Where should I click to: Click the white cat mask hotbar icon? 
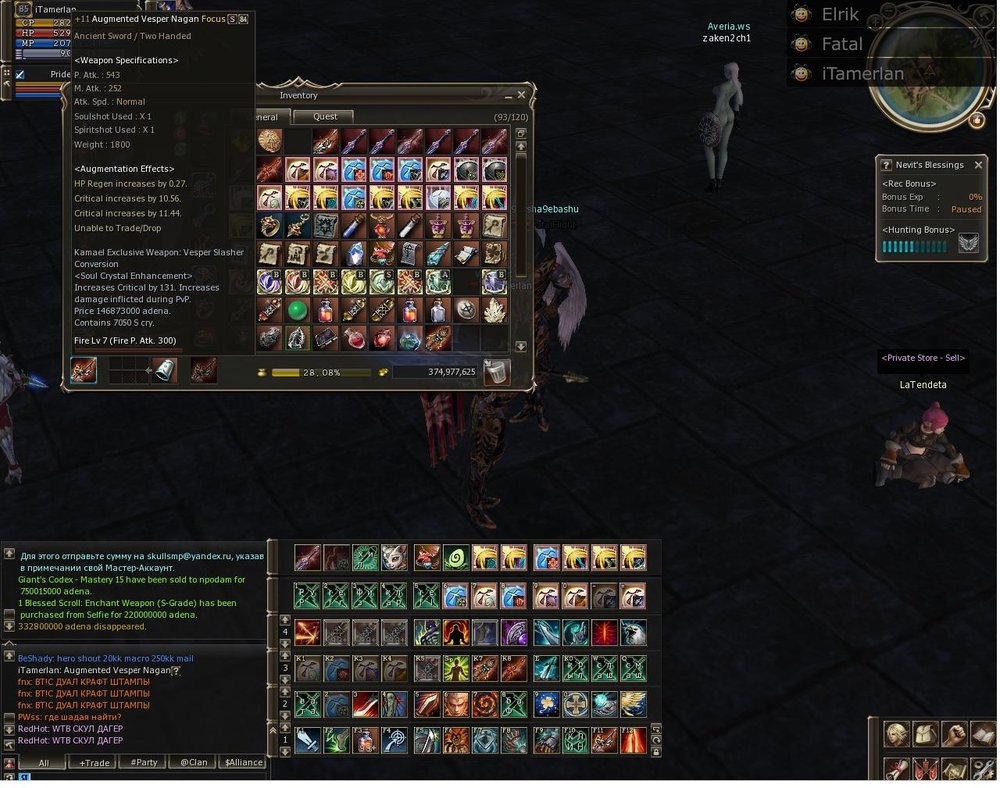[394, 558]
